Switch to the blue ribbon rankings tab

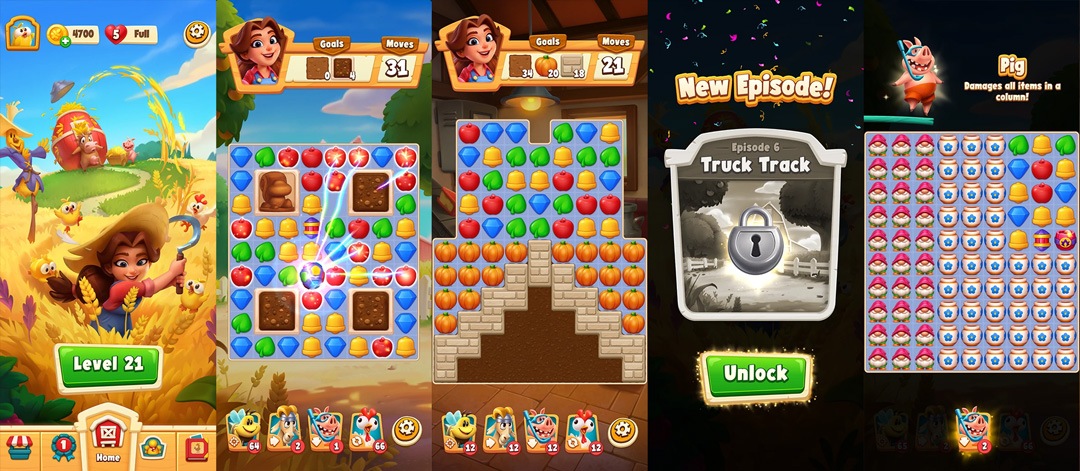point(62,443)
